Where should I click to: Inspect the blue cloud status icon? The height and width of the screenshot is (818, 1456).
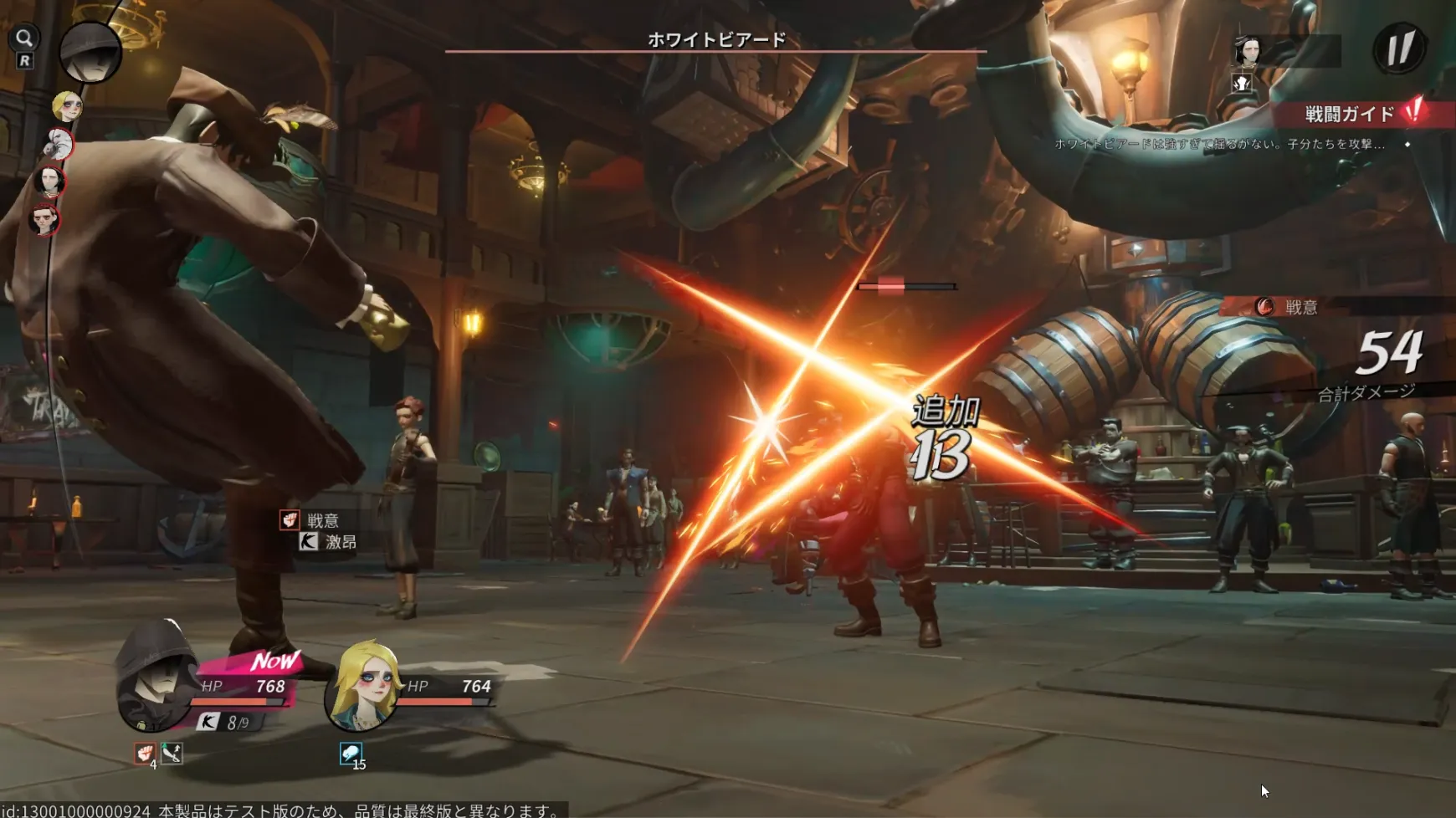coord(351,753)
